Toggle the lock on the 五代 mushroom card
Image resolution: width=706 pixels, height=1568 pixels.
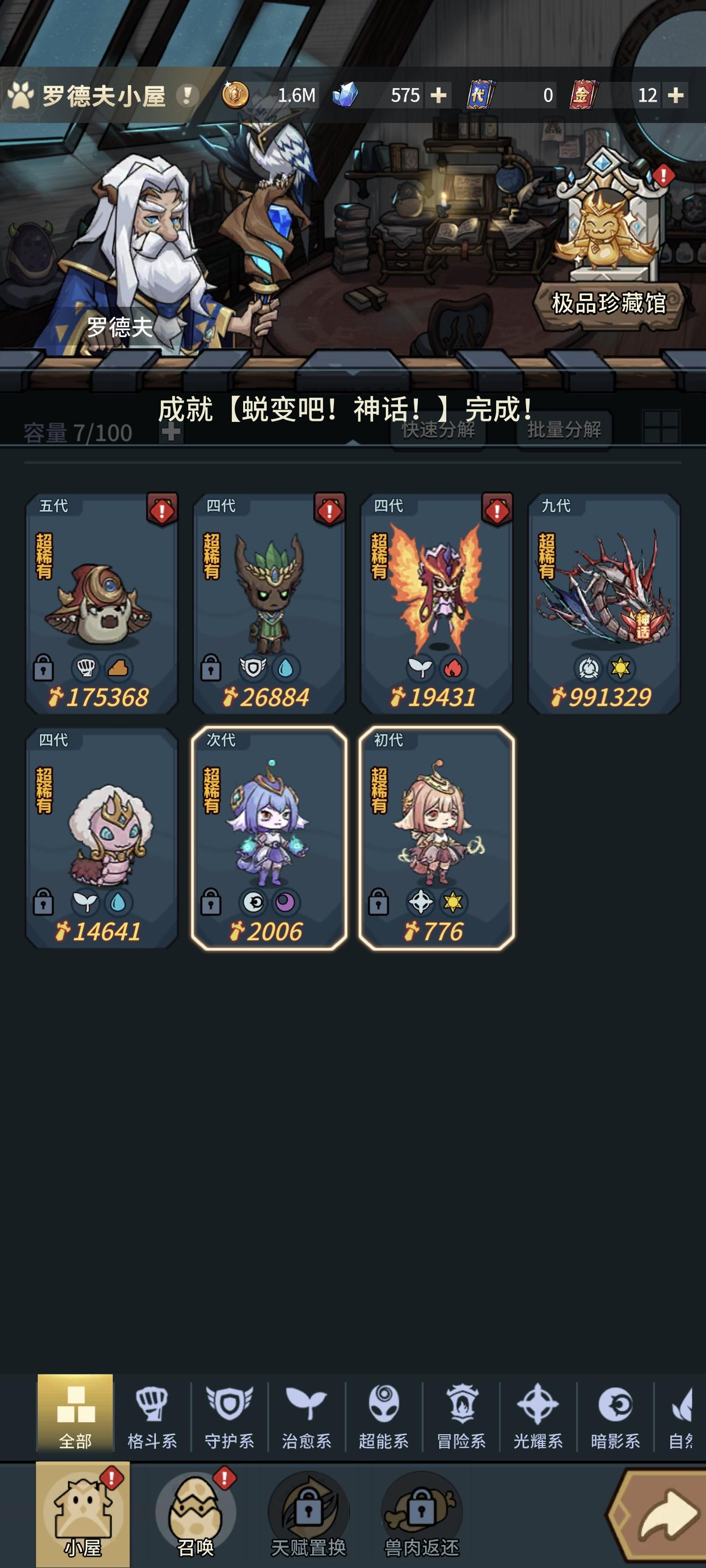[45, 668]
